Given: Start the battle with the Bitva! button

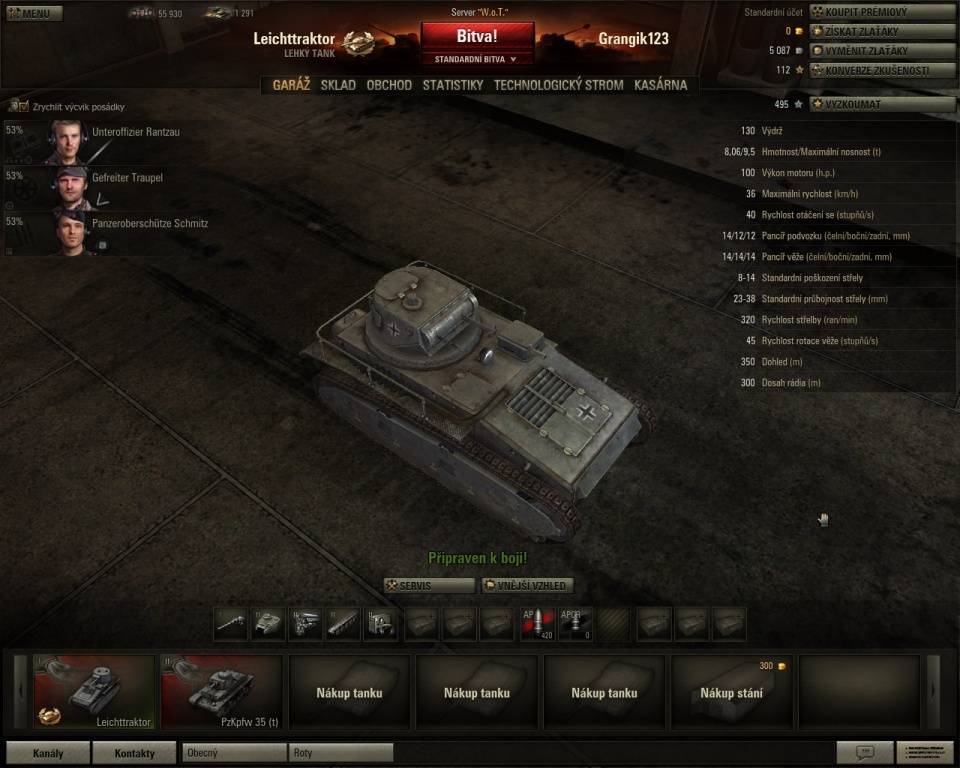Looking at the screenshot, I should click(477, 36).
